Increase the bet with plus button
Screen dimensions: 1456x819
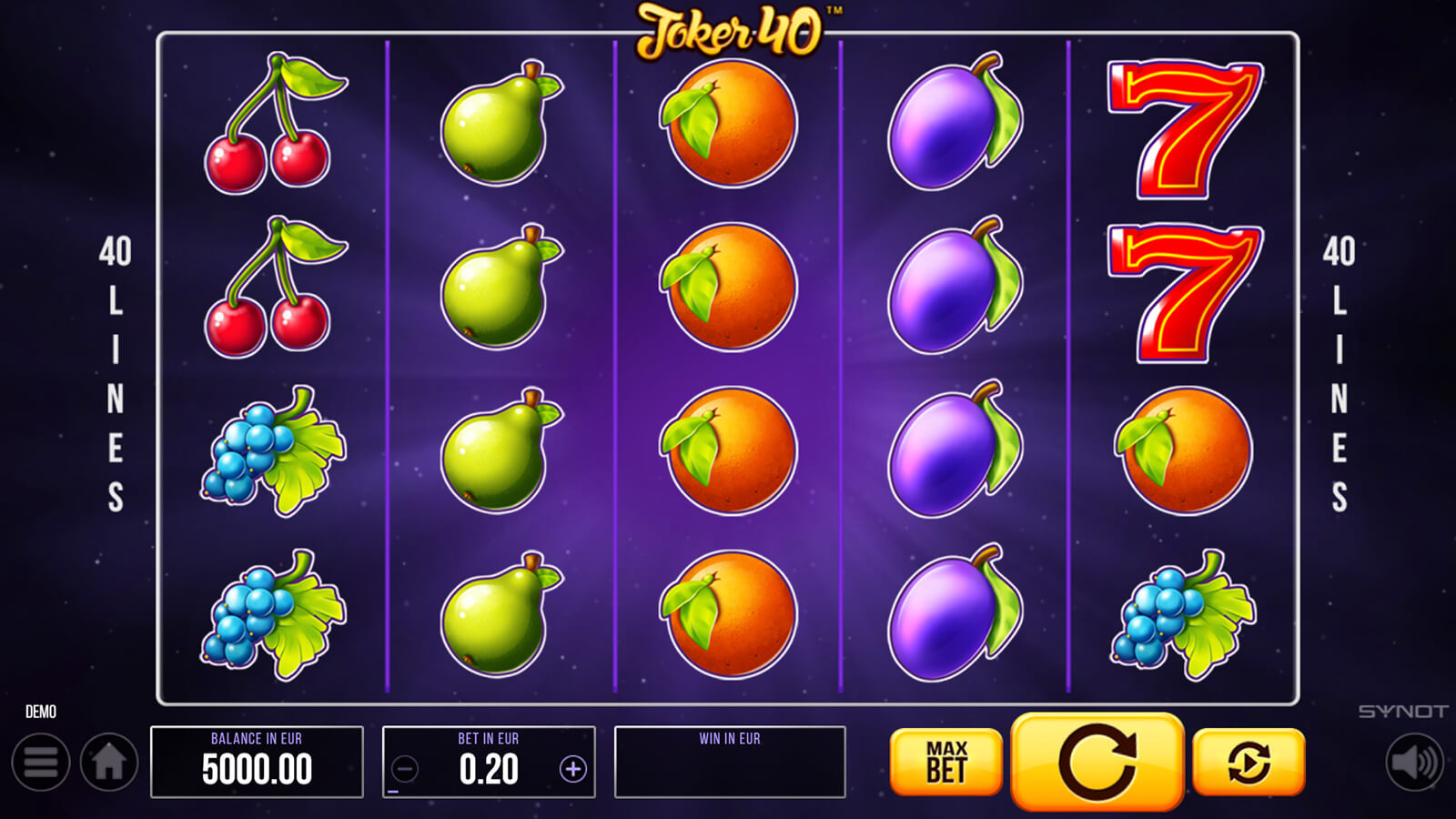[x=572, y=770]
